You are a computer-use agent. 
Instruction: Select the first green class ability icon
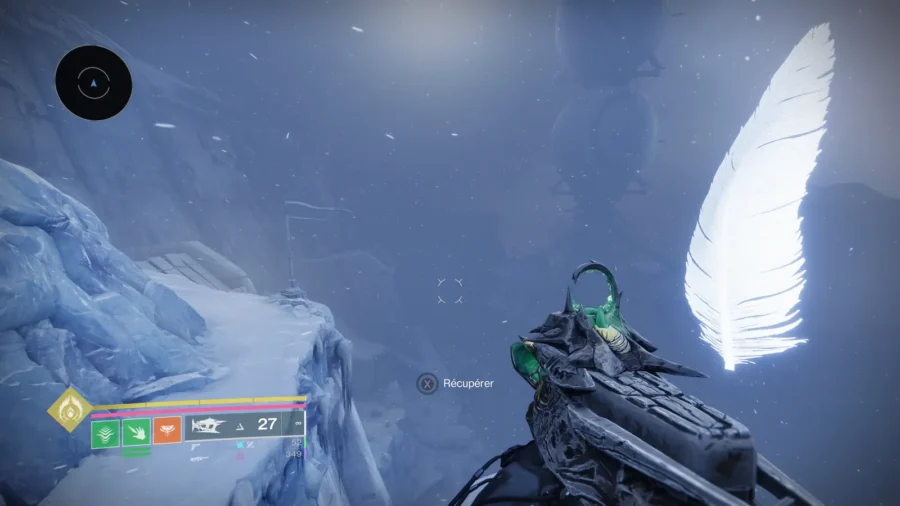pyautogui.click(x=106, y=433)
